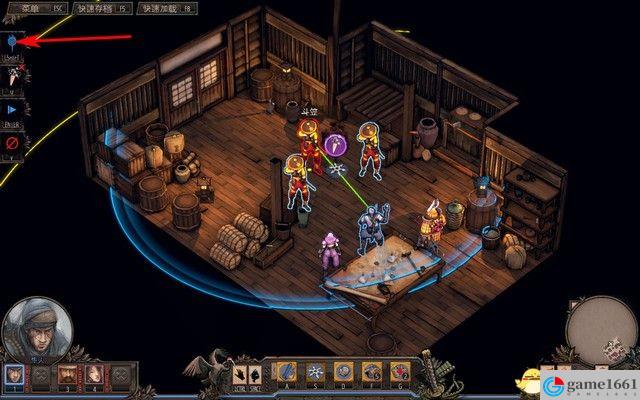Select the first character slot, Hayato
This screenshot has height=400, width=640.
coord(14,375)
